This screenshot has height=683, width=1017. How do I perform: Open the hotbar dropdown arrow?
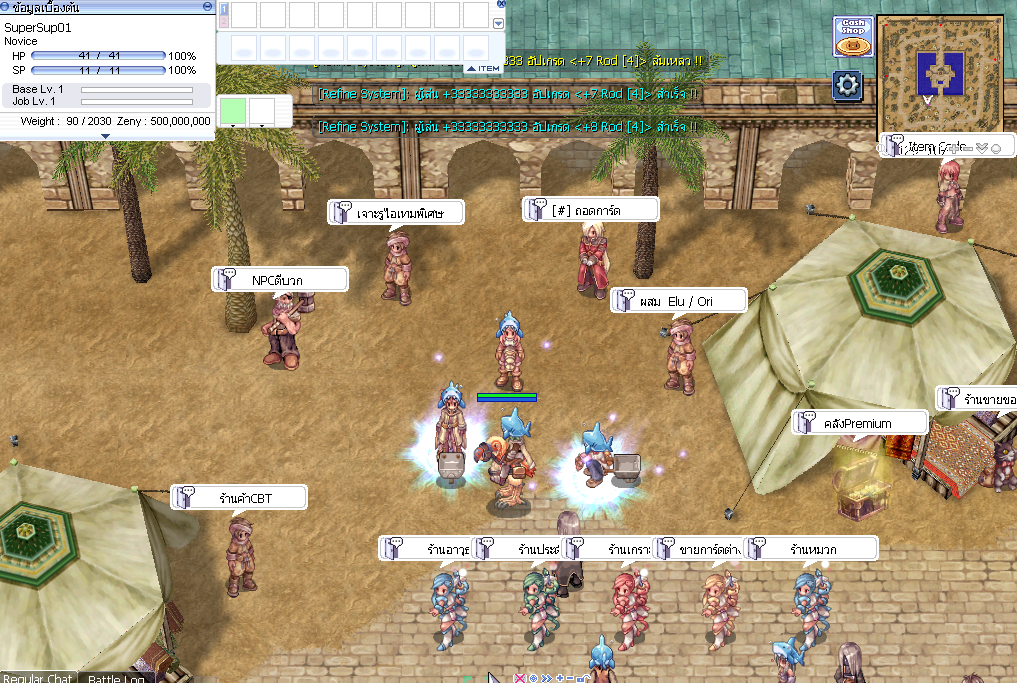point(499,23)
